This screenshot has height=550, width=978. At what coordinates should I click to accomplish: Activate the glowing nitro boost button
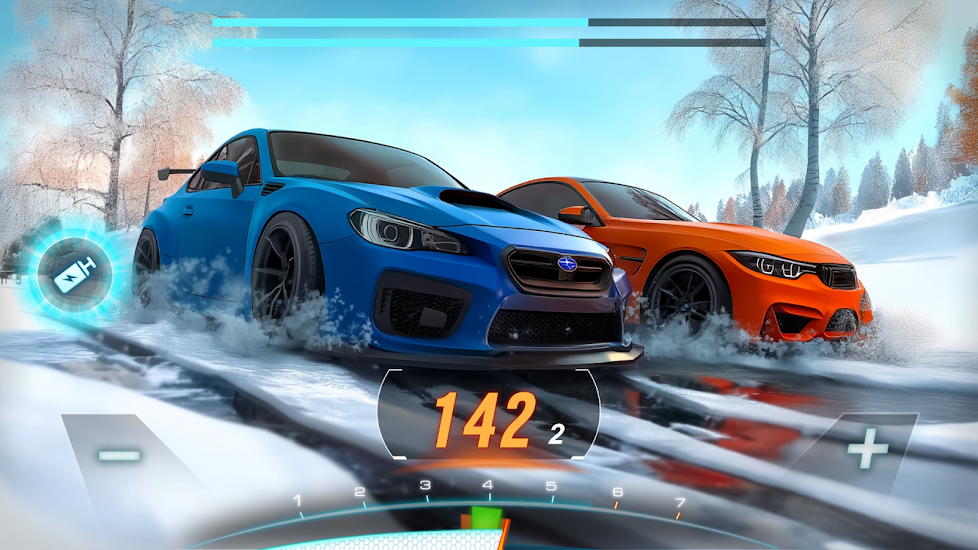[x=75, y=273]
